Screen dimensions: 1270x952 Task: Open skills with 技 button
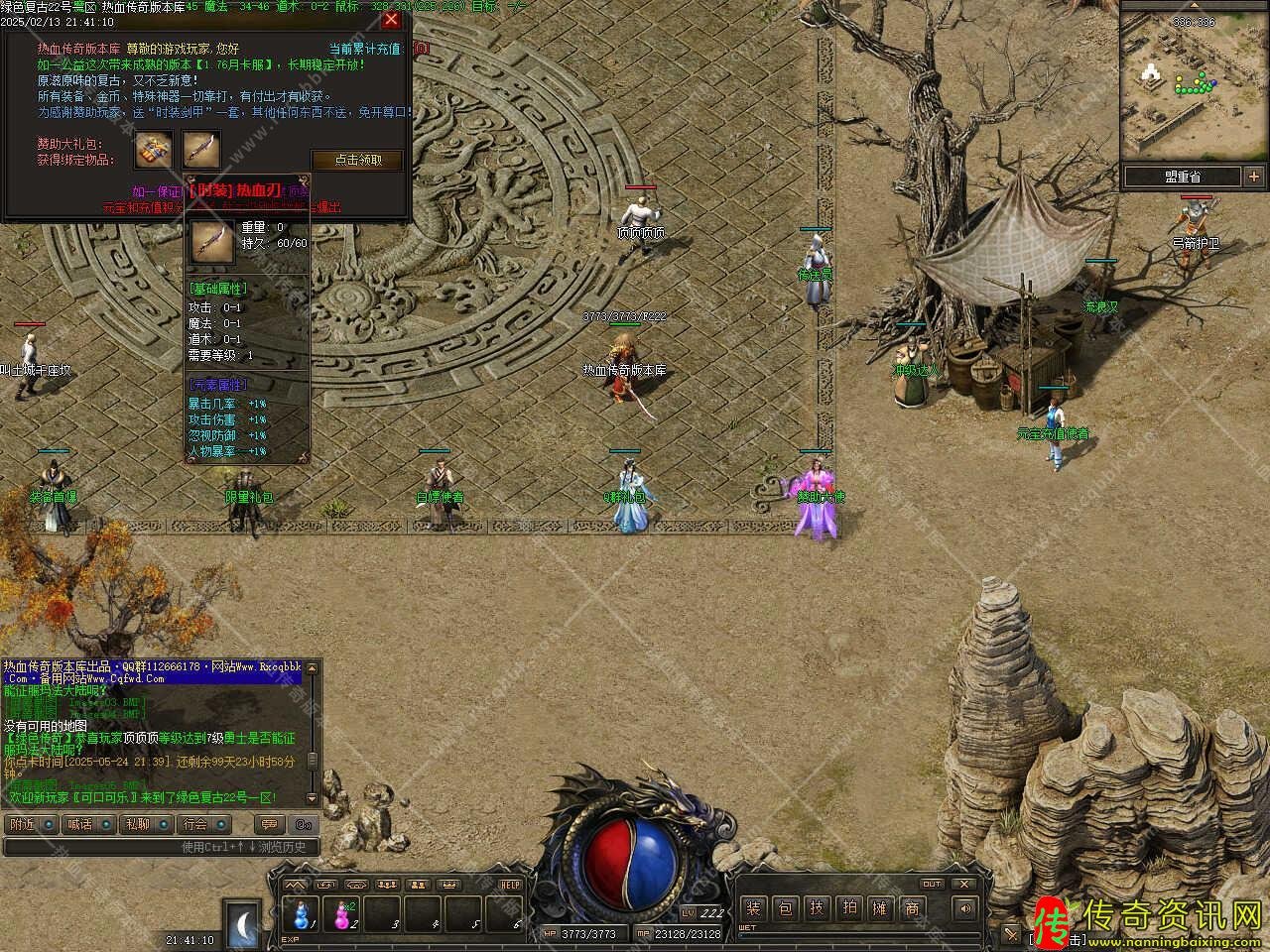click(x=817, y=908)
